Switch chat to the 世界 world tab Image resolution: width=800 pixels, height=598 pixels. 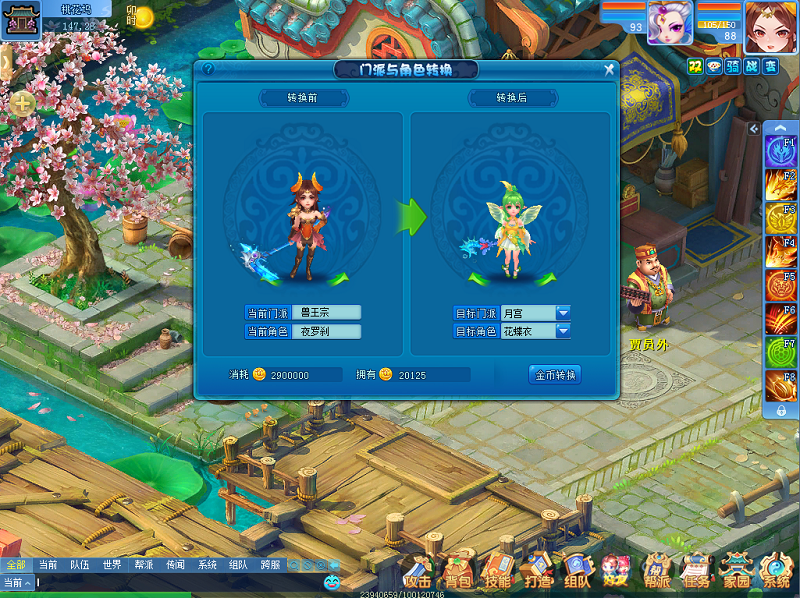111,565
